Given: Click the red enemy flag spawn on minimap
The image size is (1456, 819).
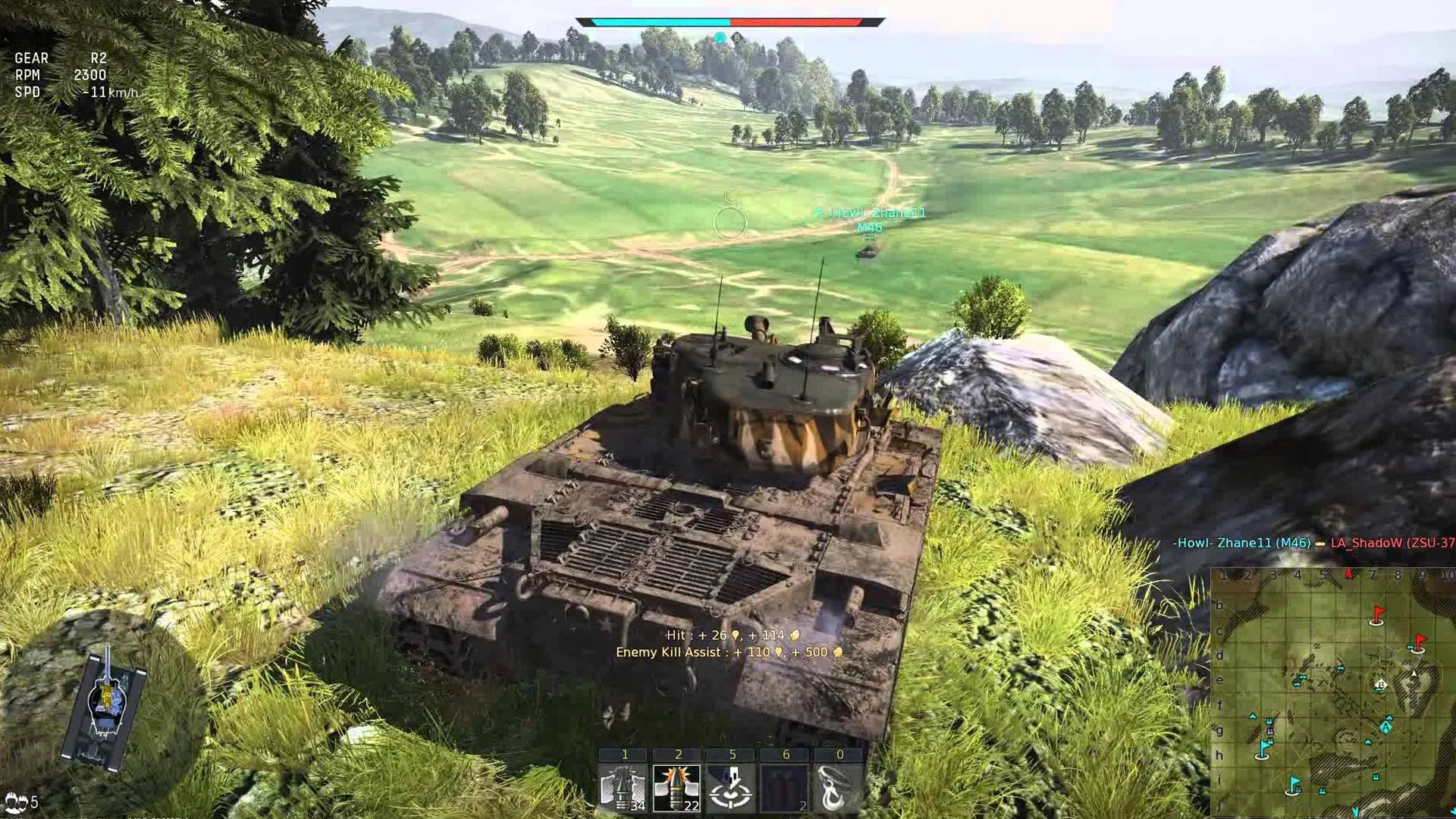Looking at the screenshot, I should click(1377, 616).
